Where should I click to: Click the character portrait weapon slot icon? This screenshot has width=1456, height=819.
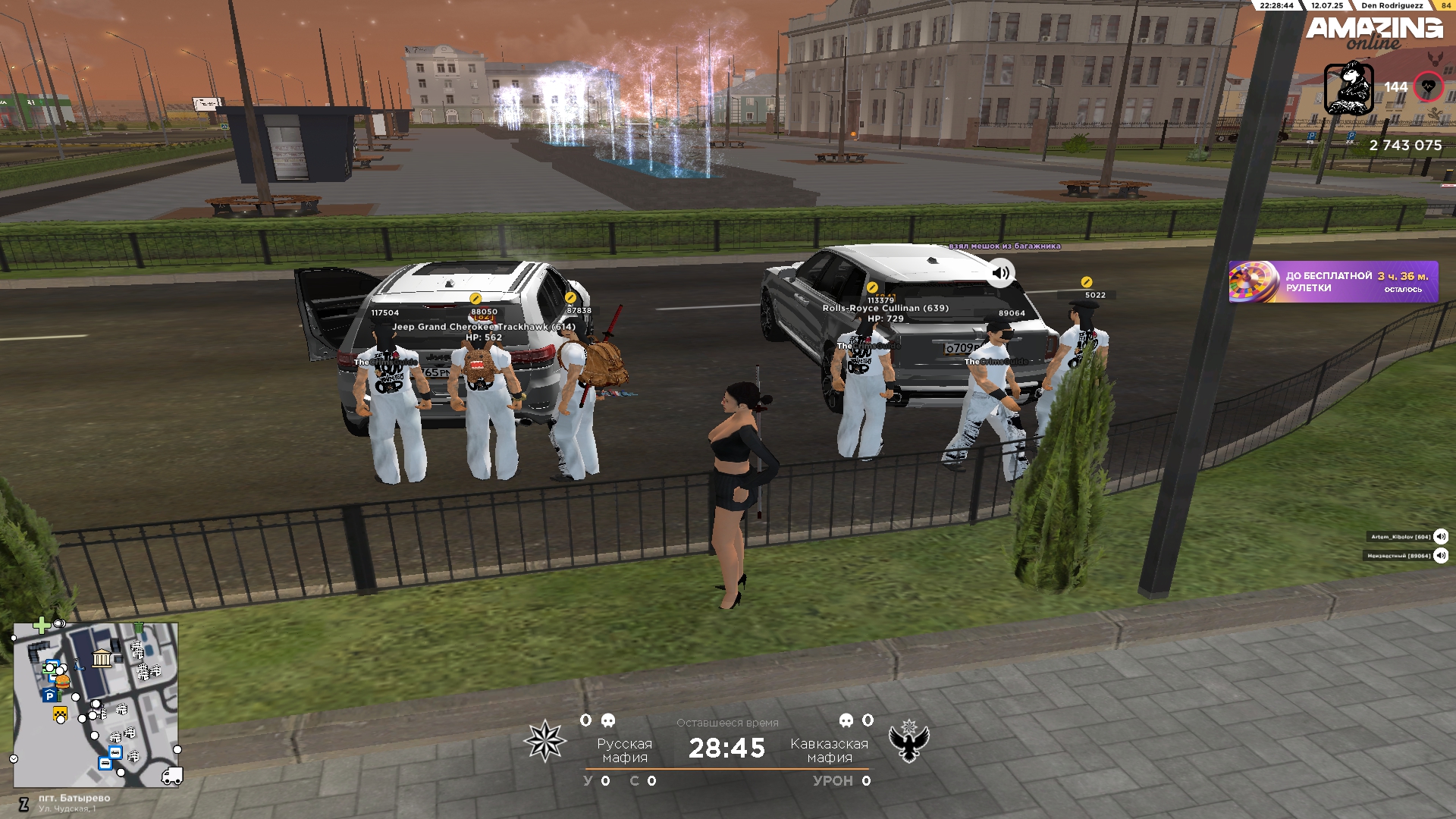(1348, 88)
